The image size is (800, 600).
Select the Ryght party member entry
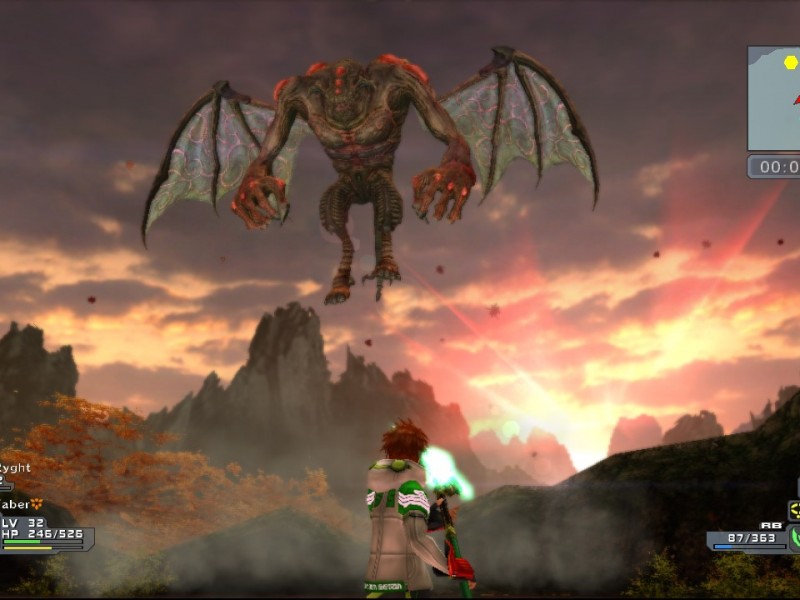15,468
